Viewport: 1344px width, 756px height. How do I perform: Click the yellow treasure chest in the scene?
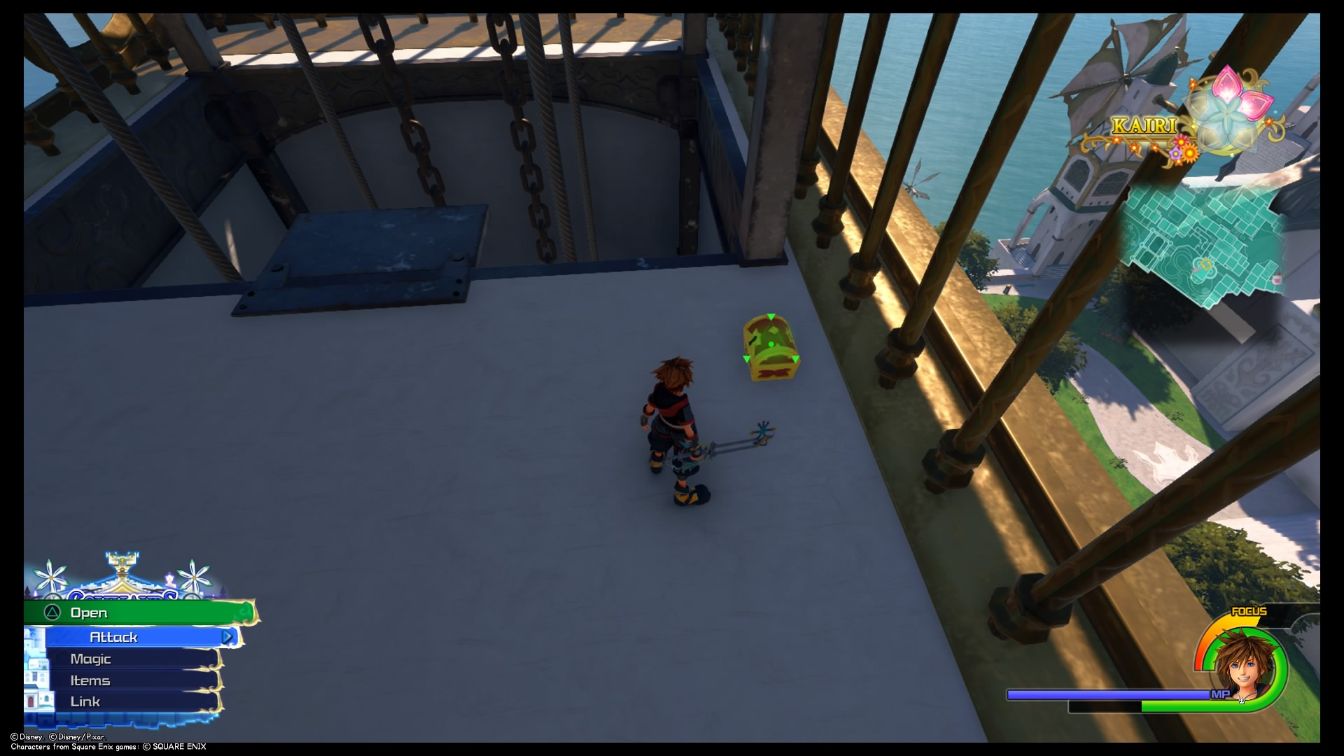coord(769,350)
